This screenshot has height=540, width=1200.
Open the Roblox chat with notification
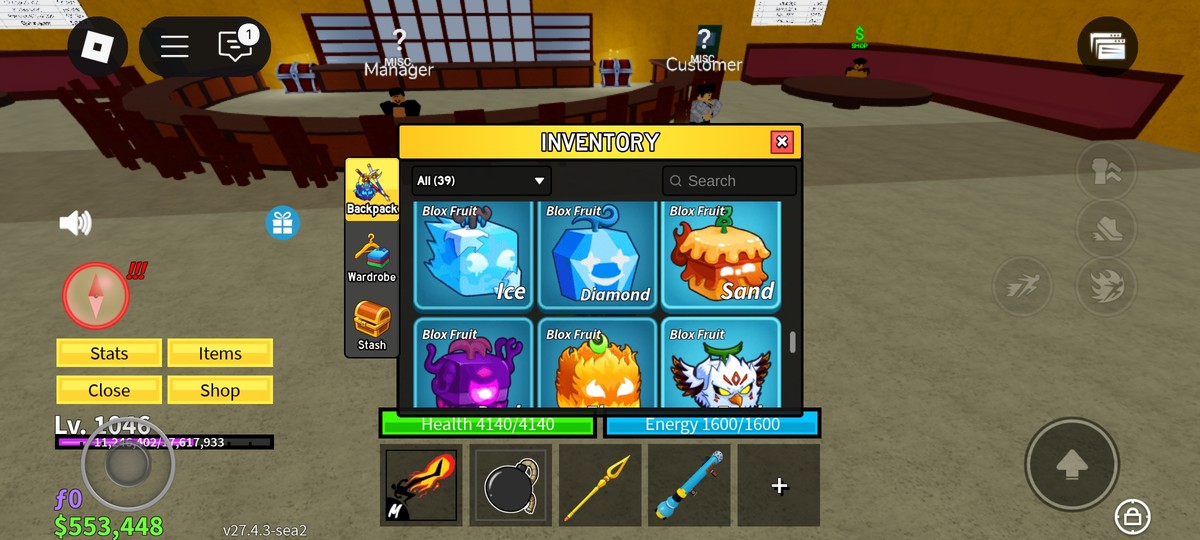pos(236,46)
